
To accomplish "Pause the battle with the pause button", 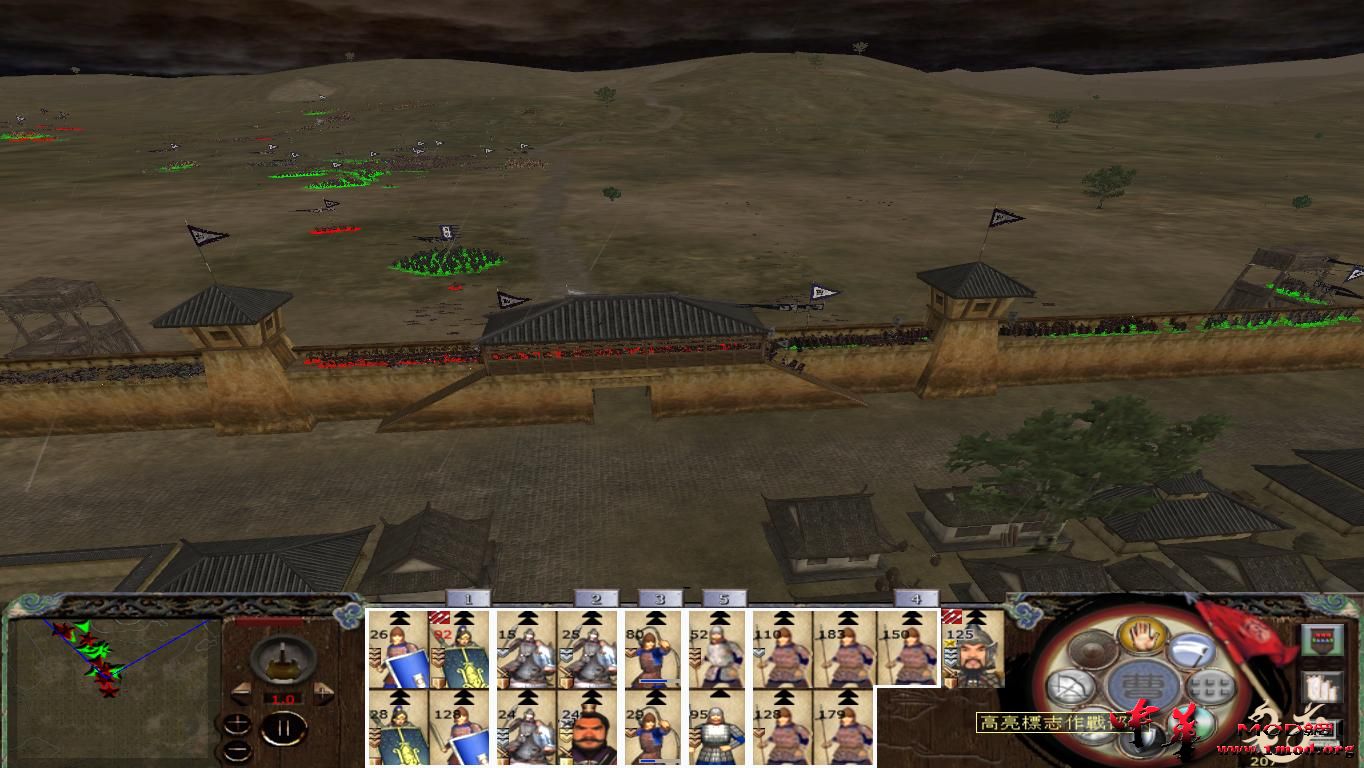I will [x=283, y=727].
